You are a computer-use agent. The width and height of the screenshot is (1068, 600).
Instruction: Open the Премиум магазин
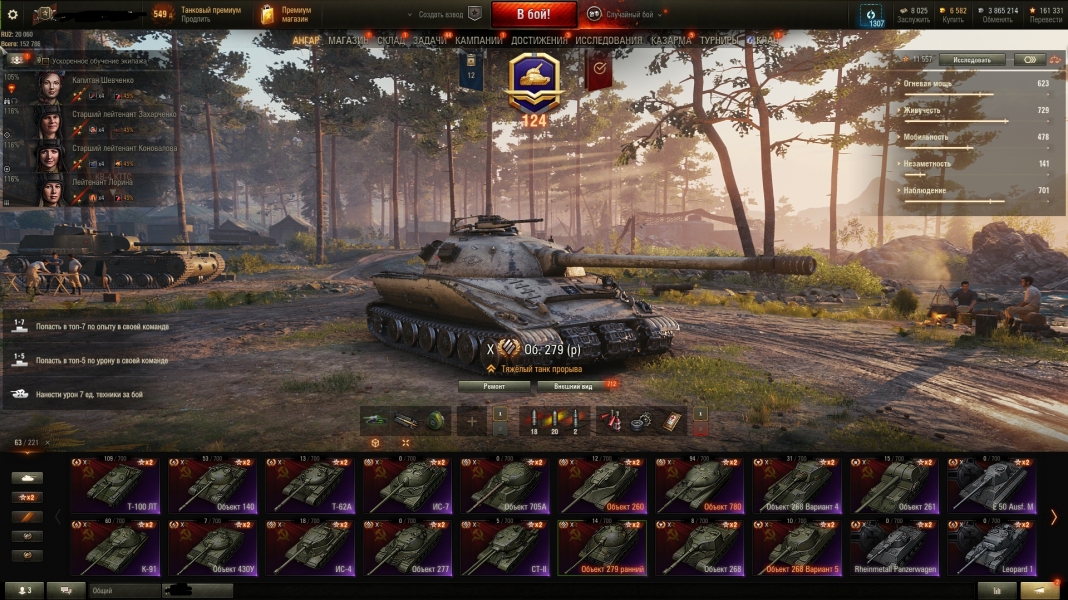pyautogui.click(x=287, y=14)
